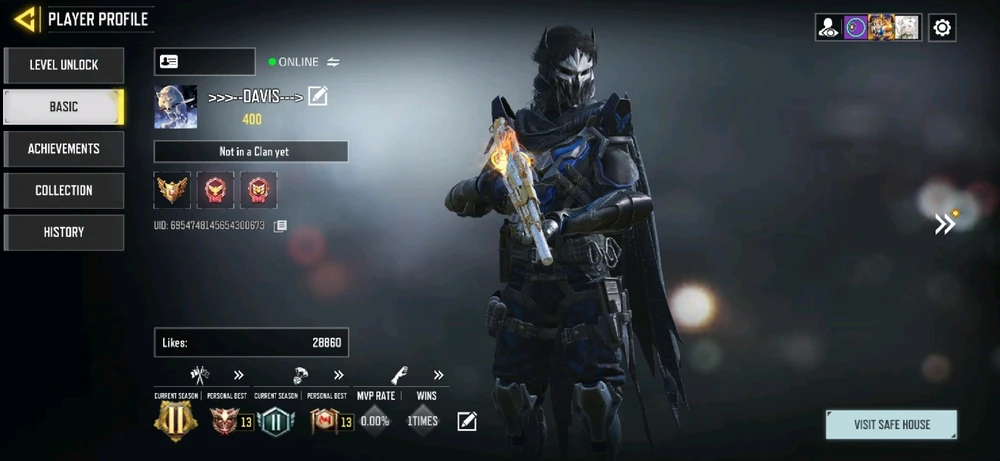Image resolution: width=1000 pixels, height=461 pixels.
Task: Edit the DAVIS player name
Action: 318,96
